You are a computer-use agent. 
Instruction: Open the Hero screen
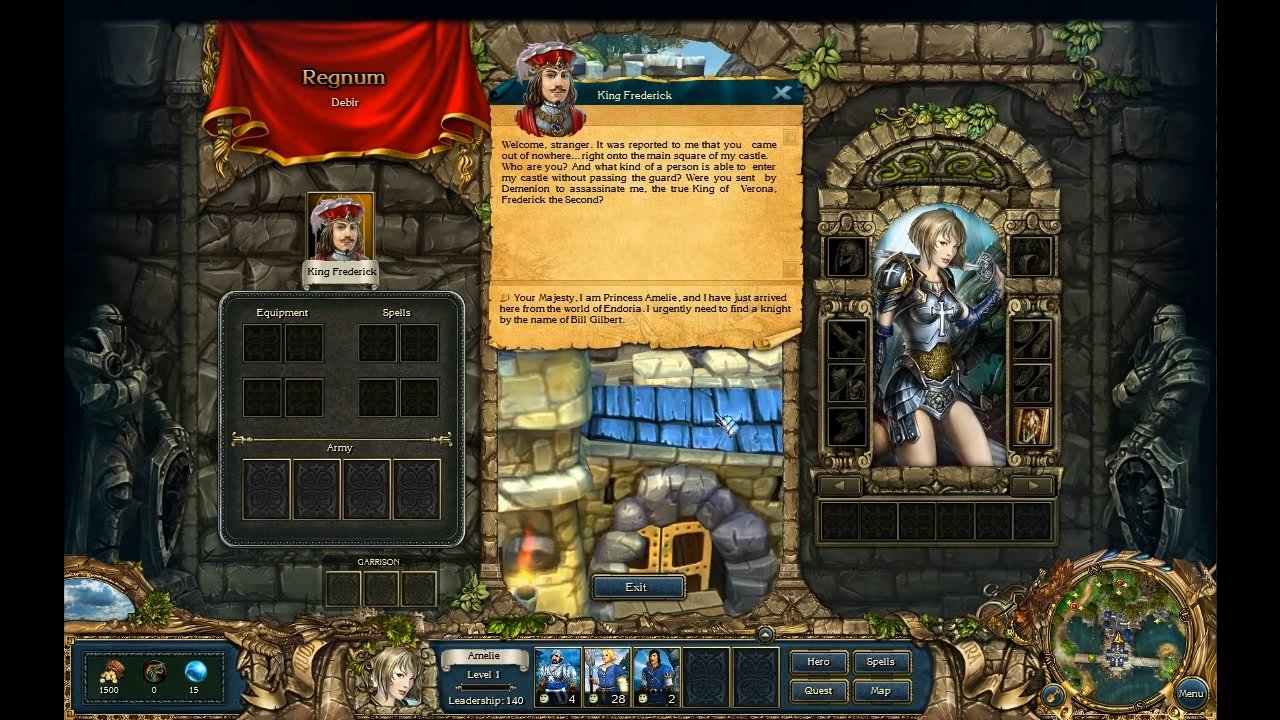pos(818,662)
